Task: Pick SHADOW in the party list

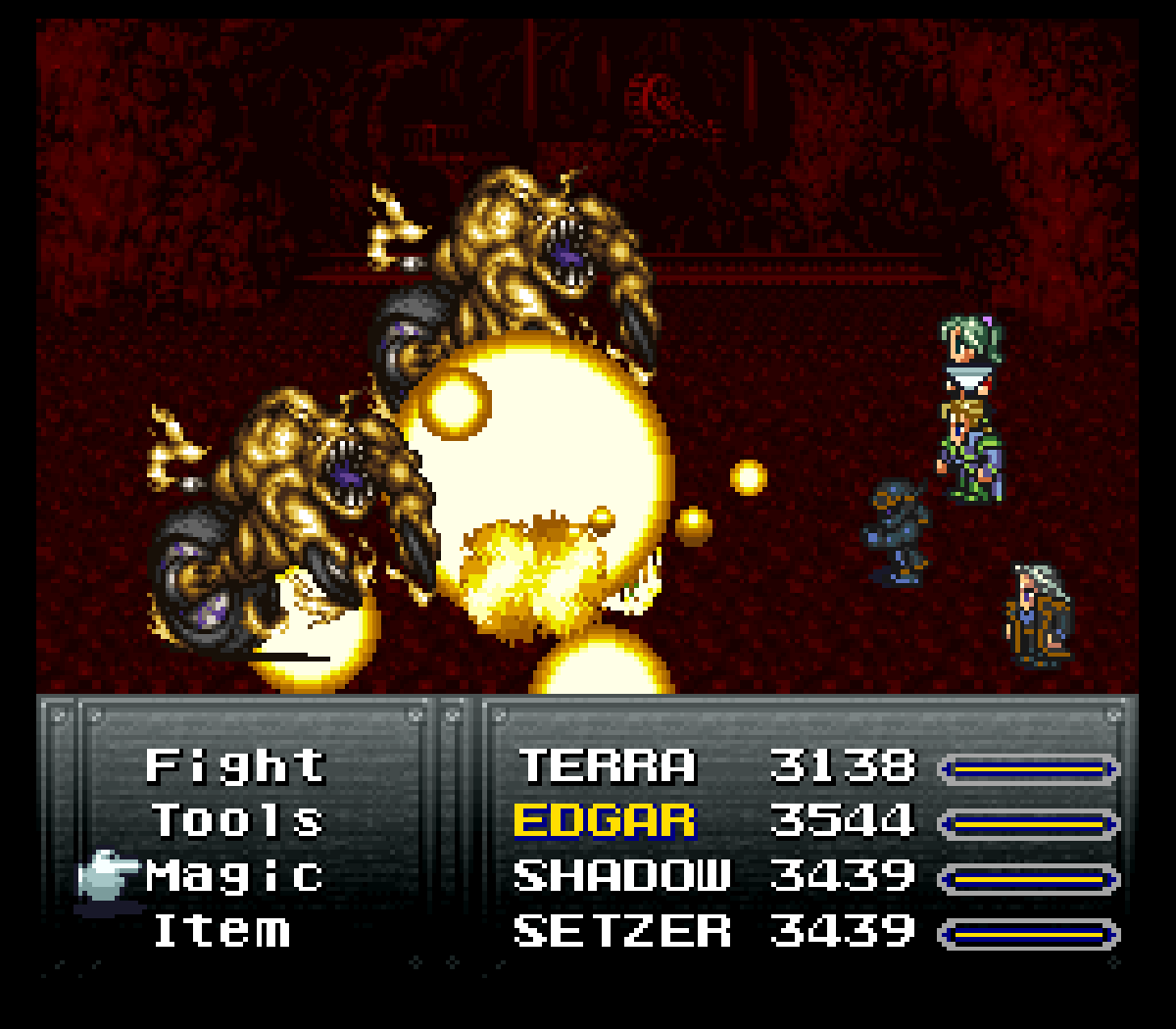Action: [x=622, y=876]
